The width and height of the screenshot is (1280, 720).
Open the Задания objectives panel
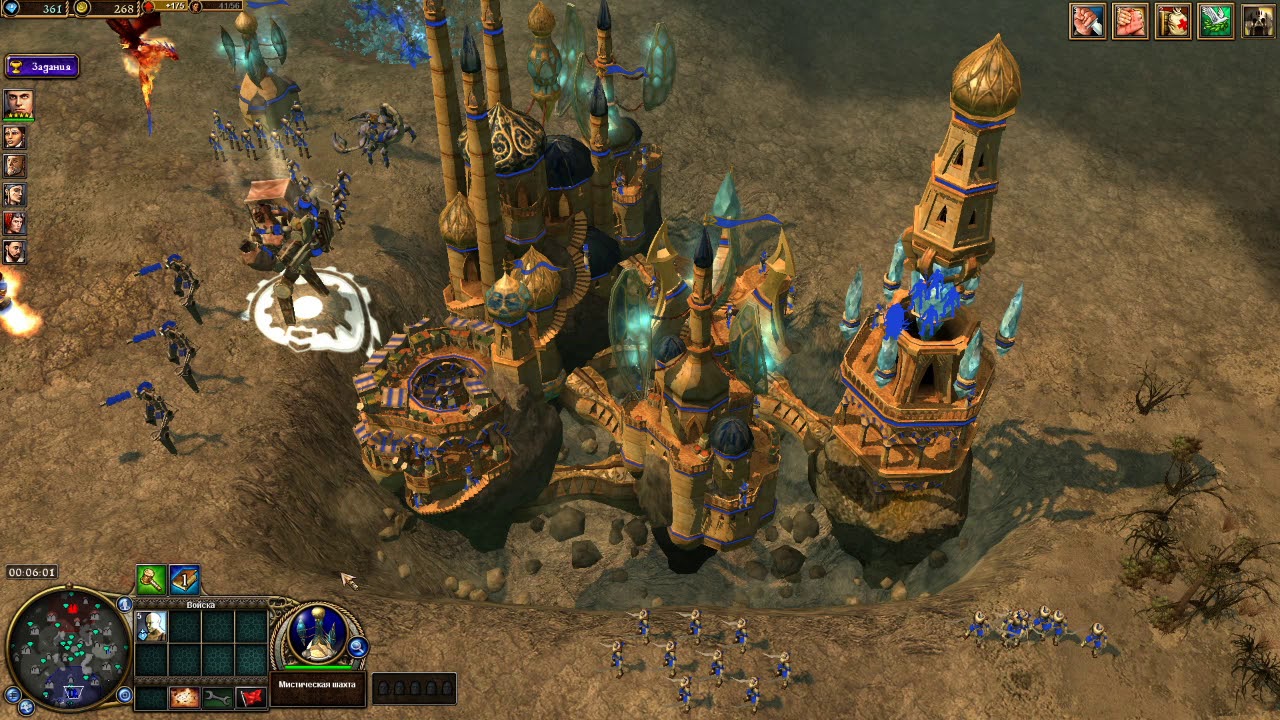[x=41, y=67]
